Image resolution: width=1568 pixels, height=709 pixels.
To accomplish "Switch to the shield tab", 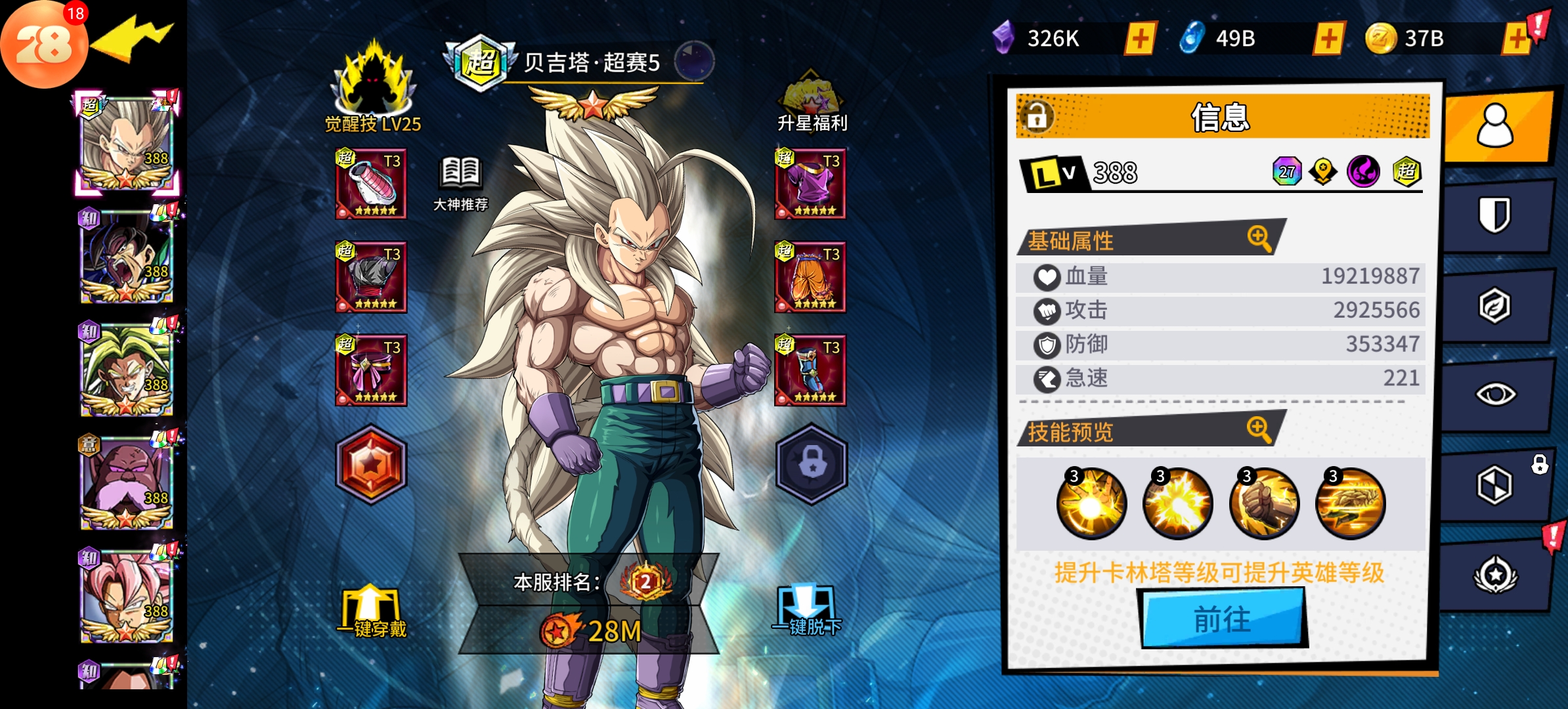I will point(1494,215).
